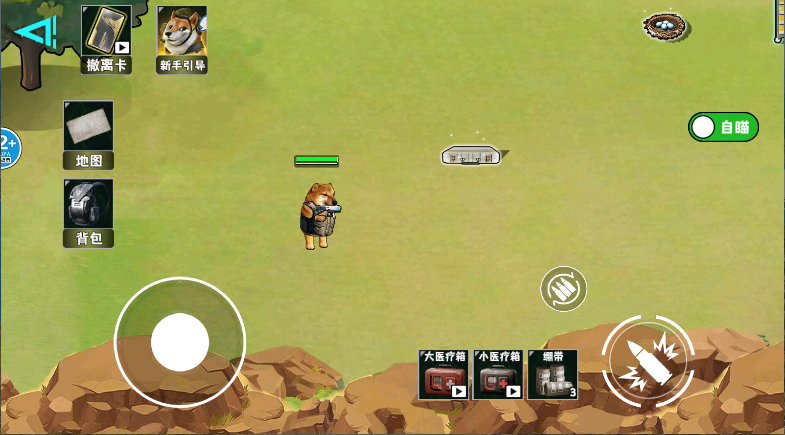Tap the virtual joystick knob
Screen dimensions: 785x435
click(180, 342)
